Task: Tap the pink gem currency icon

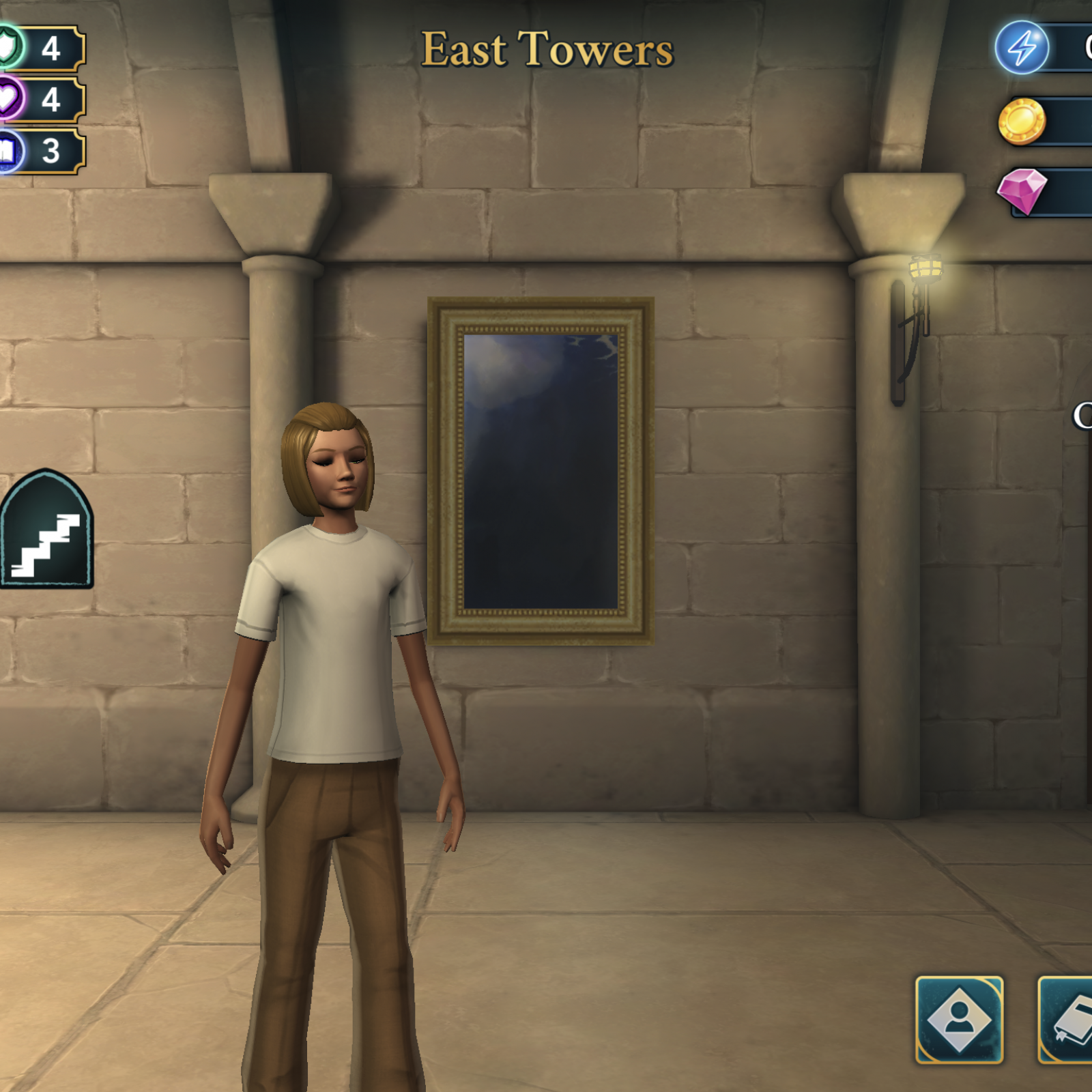Action: pos(1022,190)
